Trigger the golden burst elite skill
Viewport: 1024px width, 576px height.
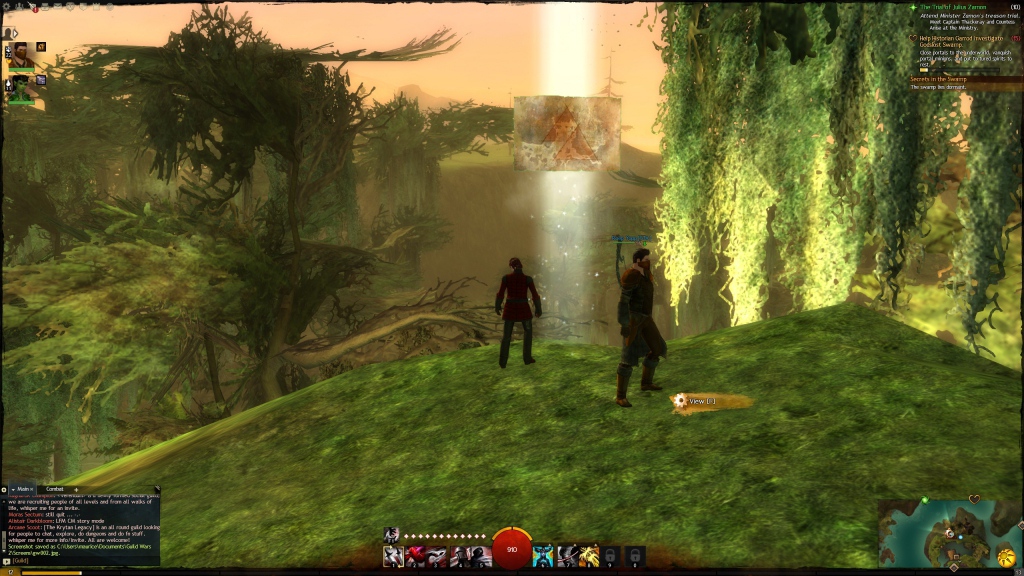(x=589, y=556)
